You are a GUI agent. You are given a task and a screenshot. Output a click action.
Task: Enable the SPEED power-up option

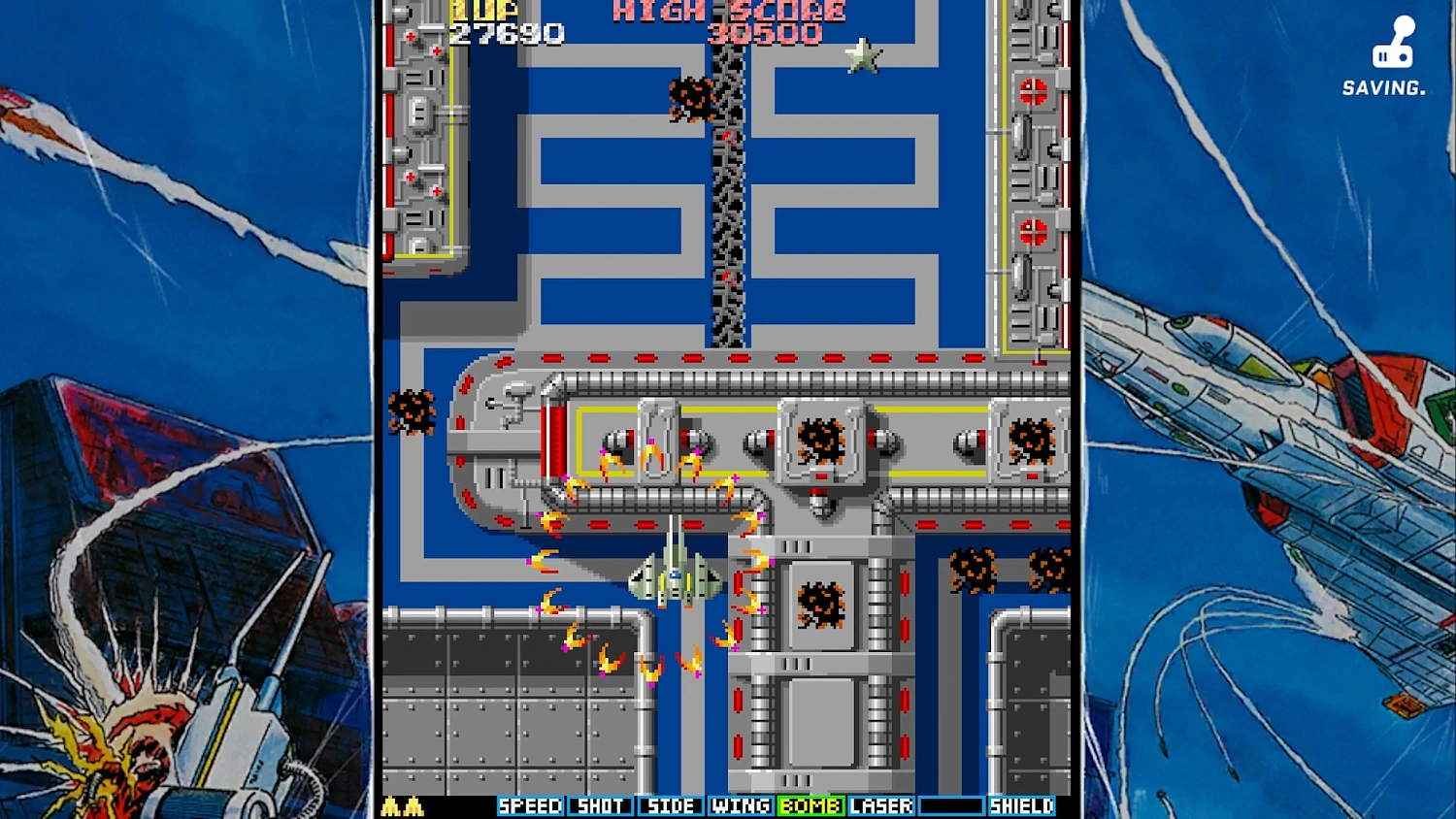529,805
